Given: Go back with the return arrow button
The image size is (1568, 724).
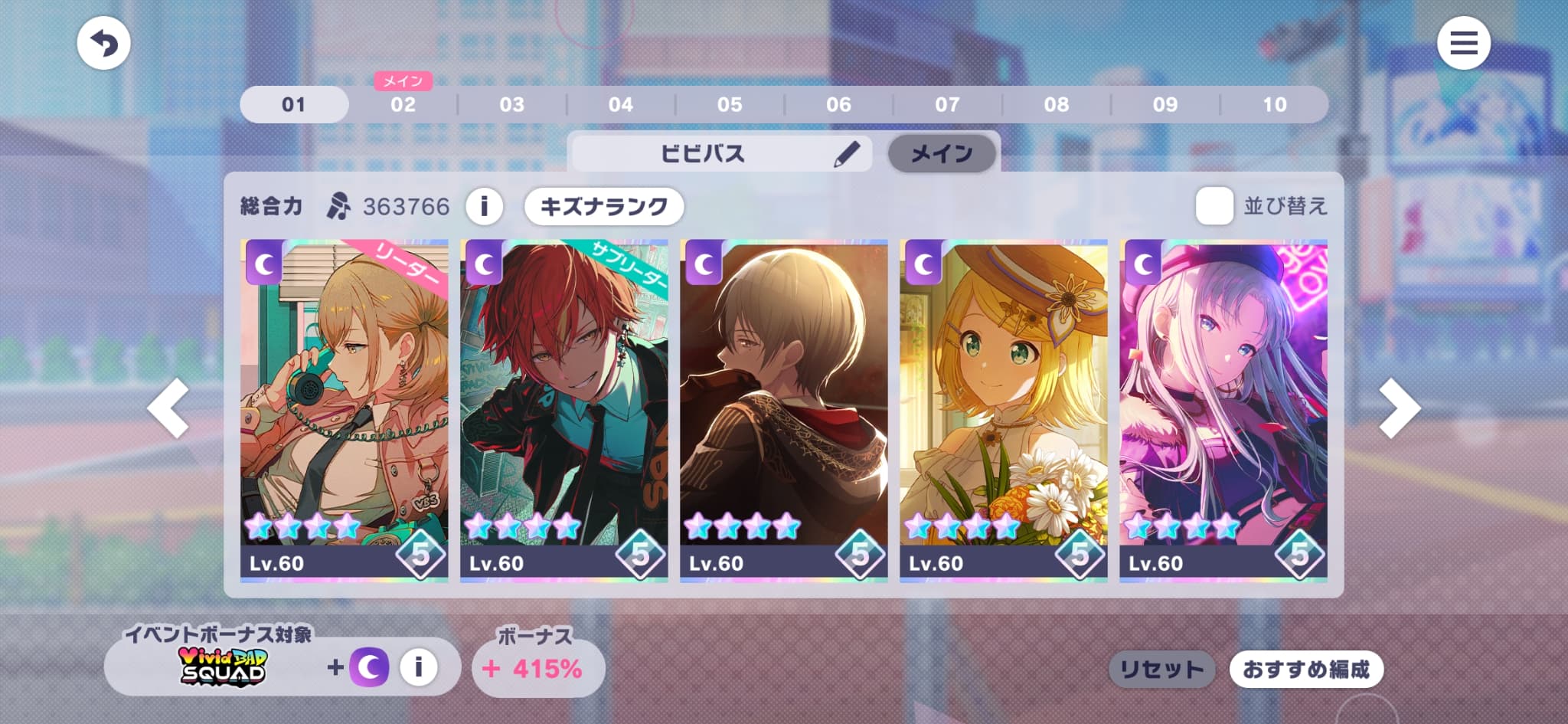Looking at the screenshot, I should [103, 43].
